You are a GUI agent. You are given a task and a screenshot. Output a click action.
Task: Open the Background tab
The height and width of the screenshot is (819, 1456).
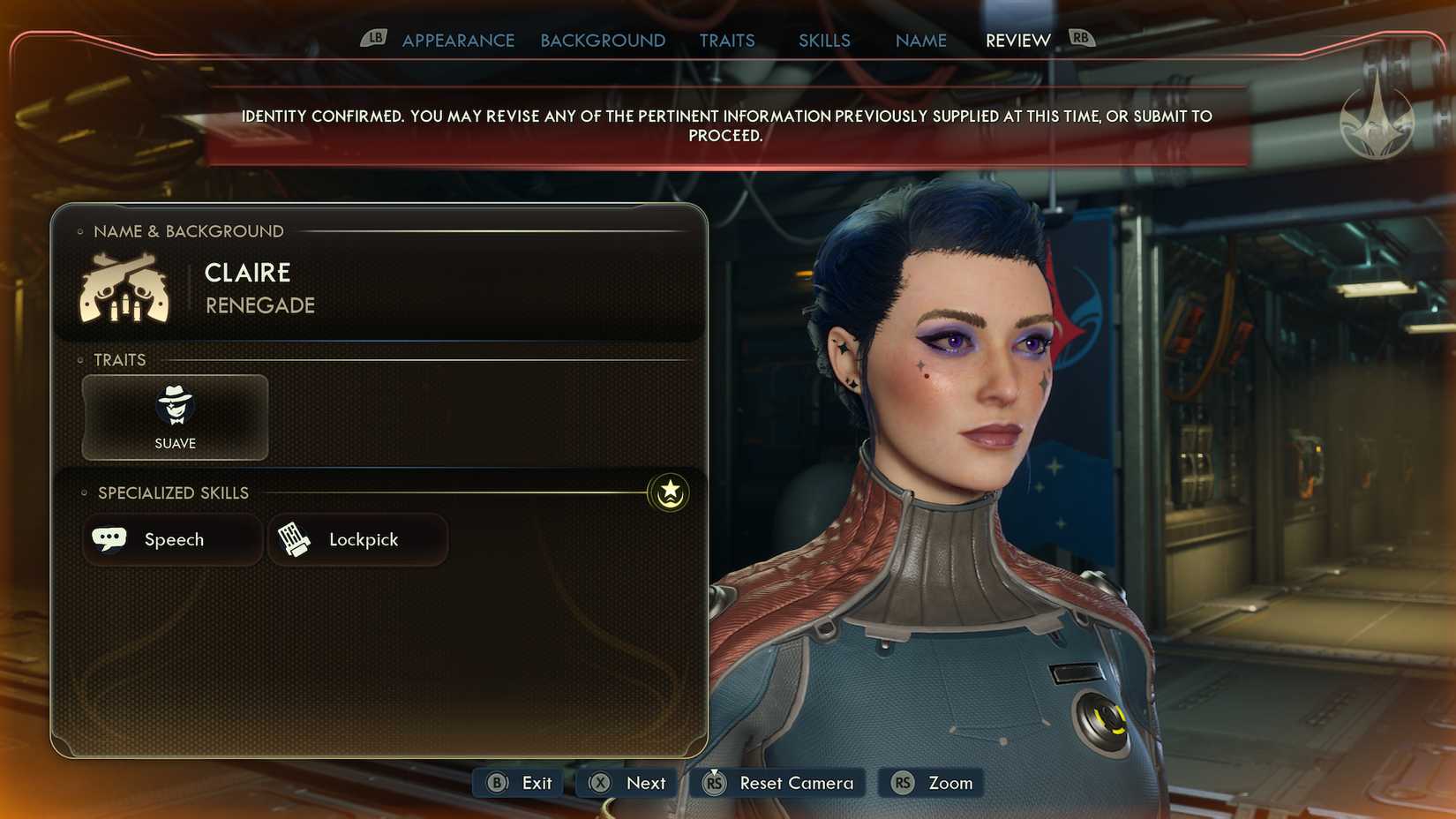click(x=603, y=41)
